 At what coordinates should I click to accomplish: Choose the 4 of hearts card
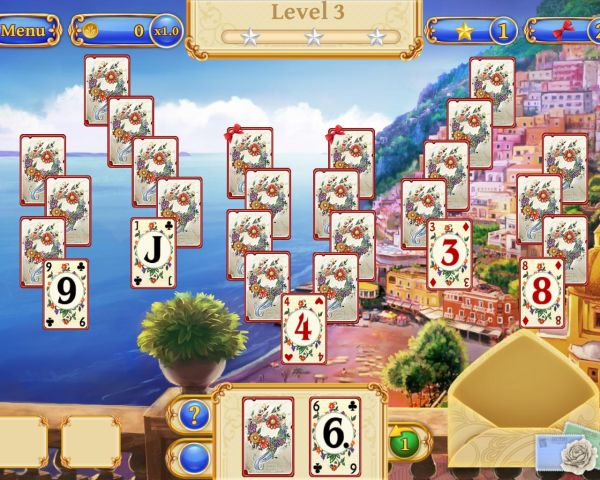(304, 328)
